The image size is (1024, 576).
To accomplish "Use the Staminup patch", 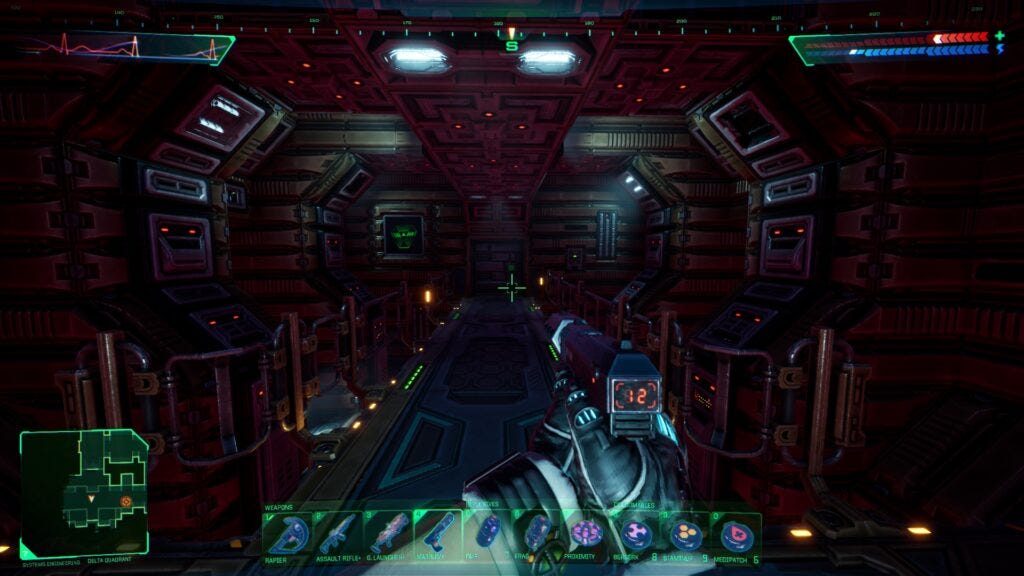I will tap(686, 533).
